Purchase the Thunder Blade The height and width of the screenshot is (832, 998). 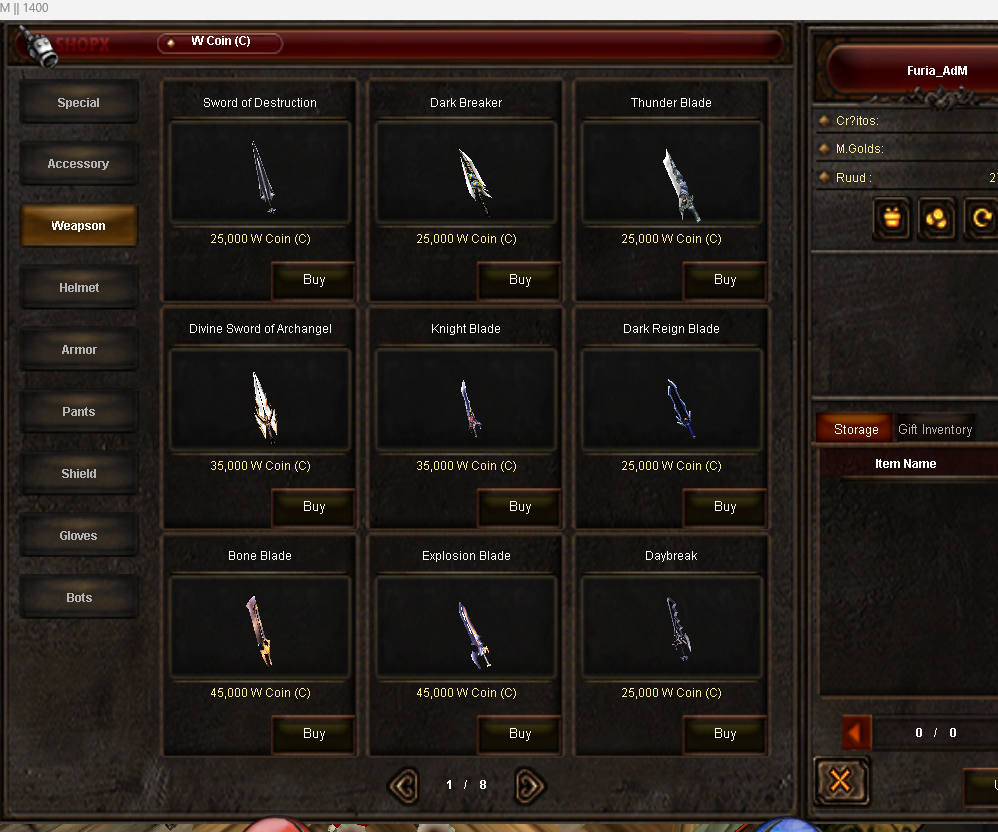tap(725, 281)
